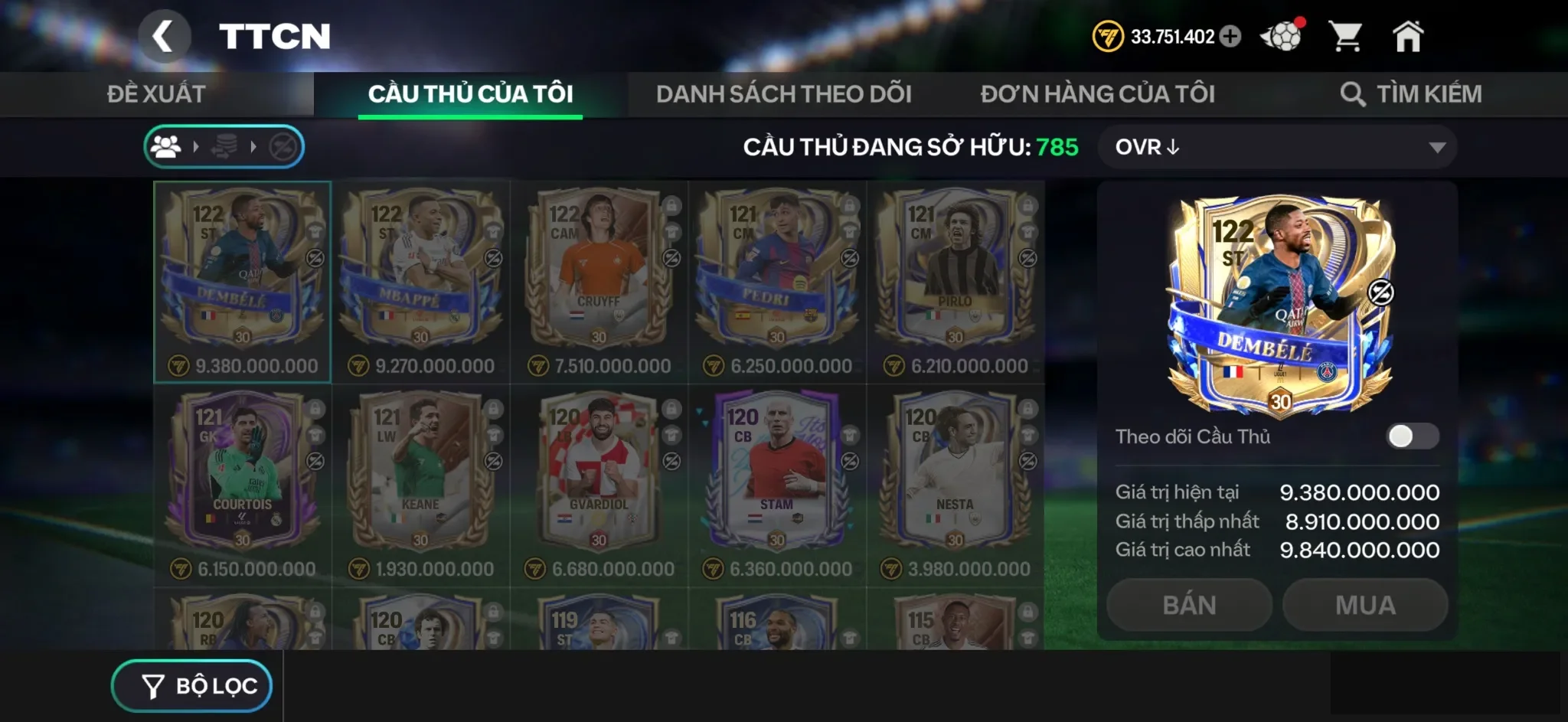Click the football notification icon with red badge

pyautogui.click(x=1283, y=36)
